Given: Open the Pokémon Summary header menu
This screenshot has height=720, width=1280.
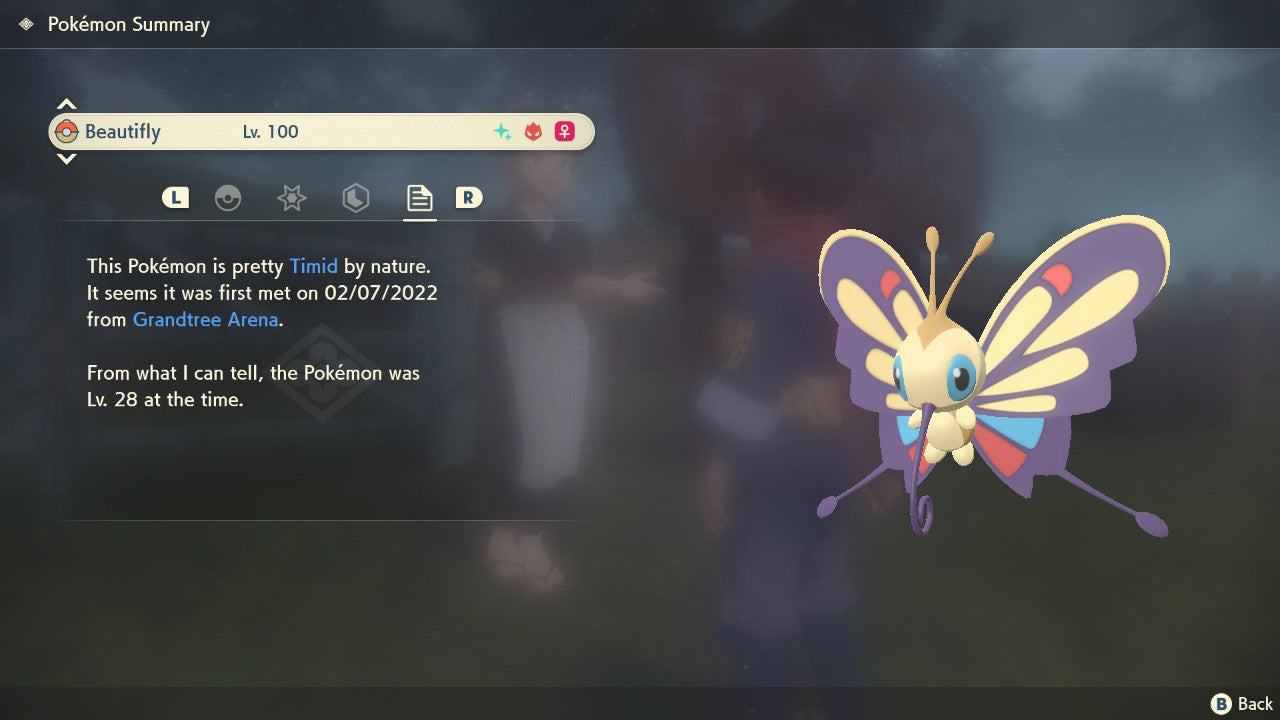Looking at the screenshot, I should [127, 24].
